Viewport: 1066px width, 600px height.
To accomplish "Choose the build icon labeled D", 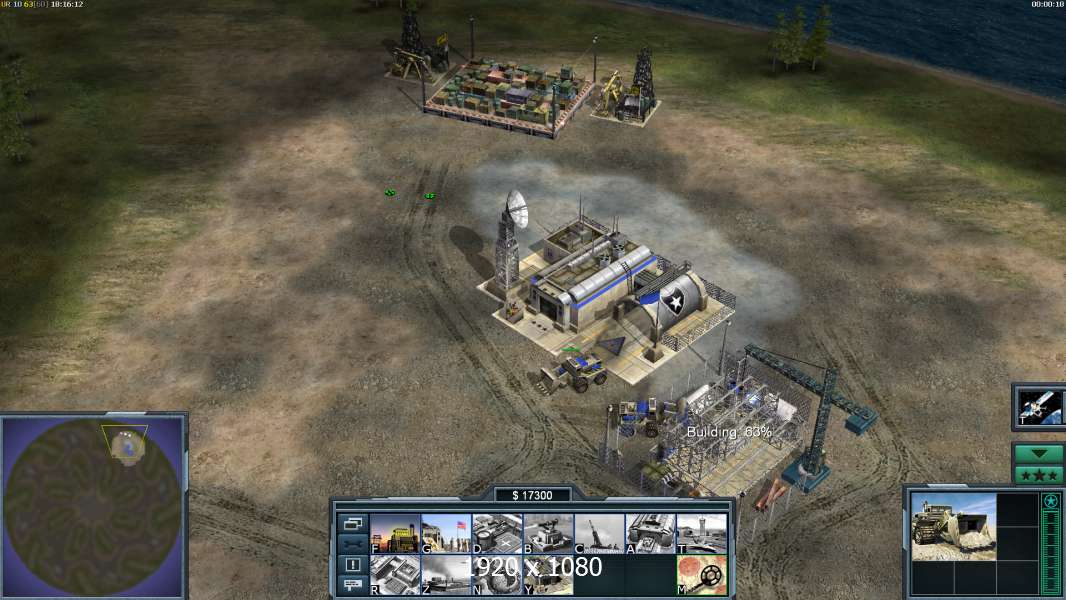I will (x=497, y=533).
